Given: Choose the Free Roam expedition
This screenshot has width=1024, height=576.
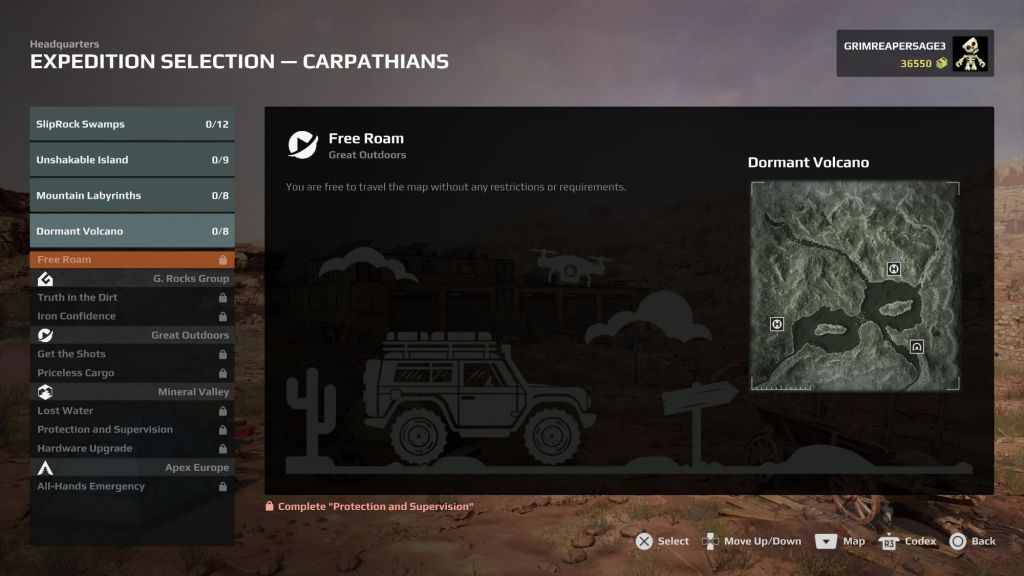Looking at the screenshot, I should (x=131, y=260).
